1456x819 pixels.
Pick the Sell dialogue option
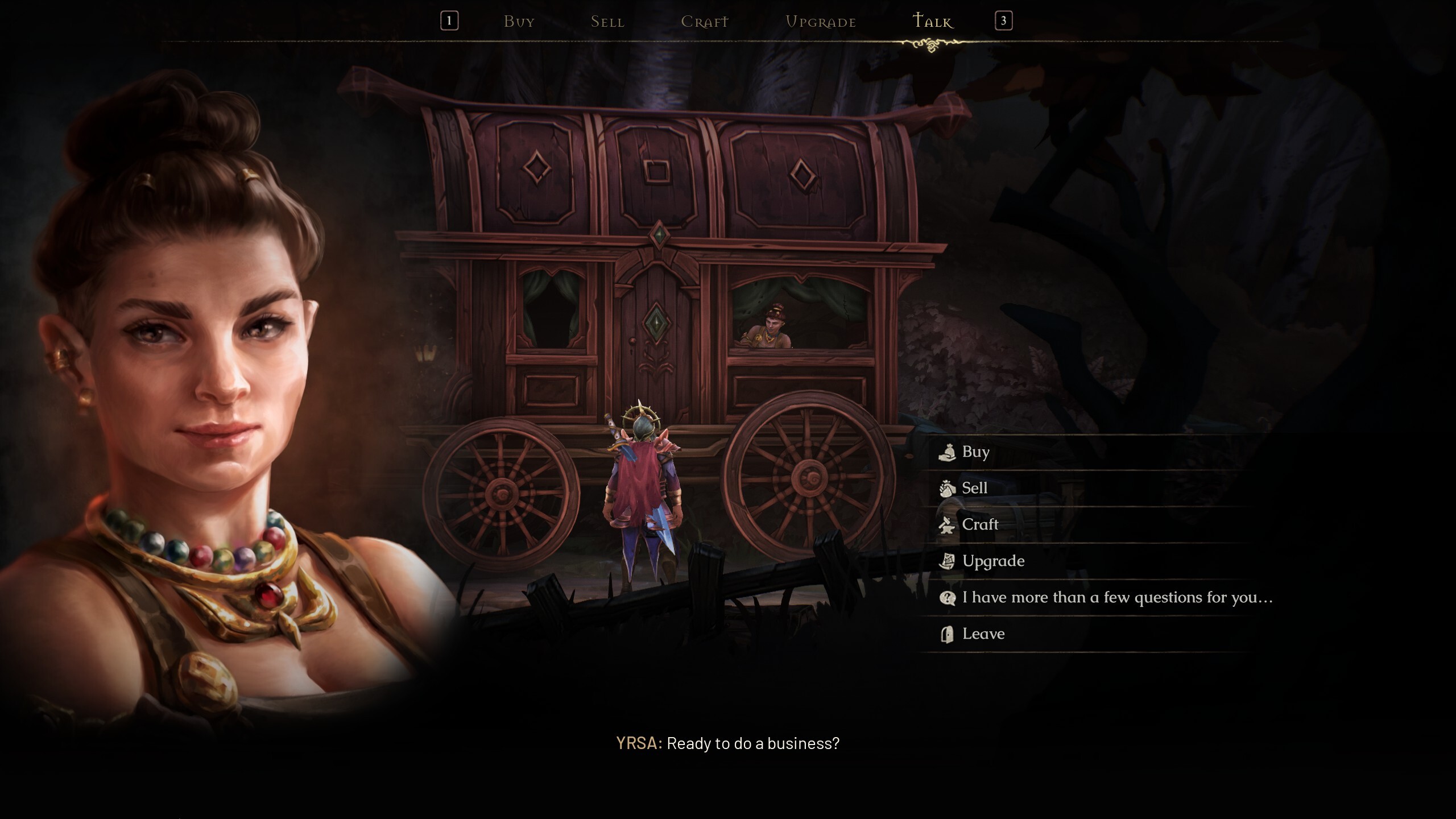974,489
